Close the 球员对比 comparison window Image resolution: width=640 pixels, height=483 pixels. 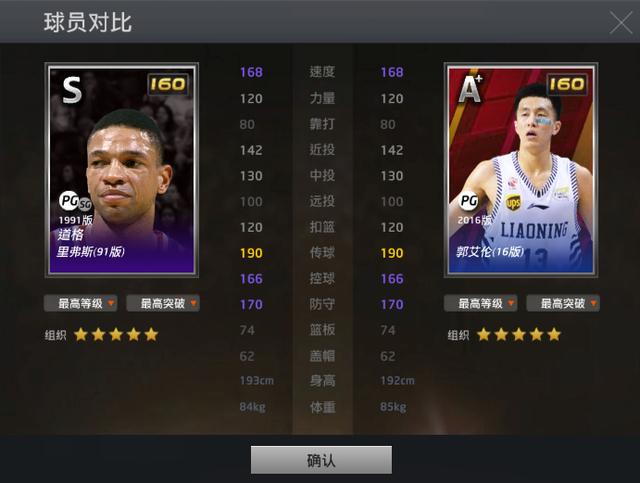point(620,22)
